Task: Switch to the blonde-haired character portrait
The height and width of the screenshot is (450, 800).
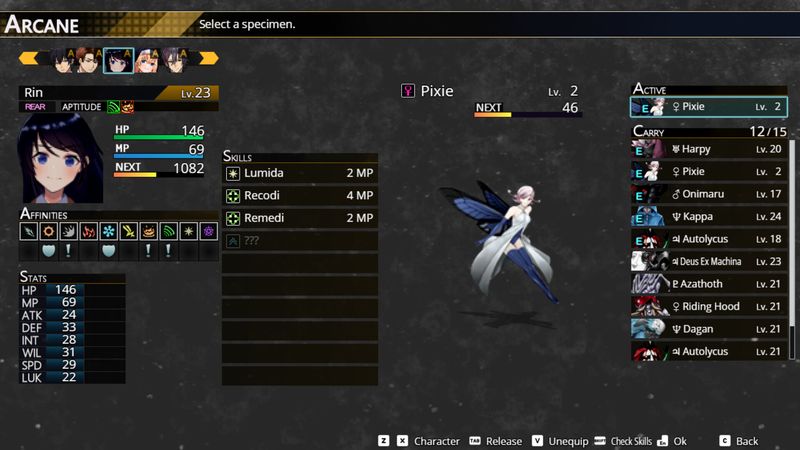Action: 147,60
